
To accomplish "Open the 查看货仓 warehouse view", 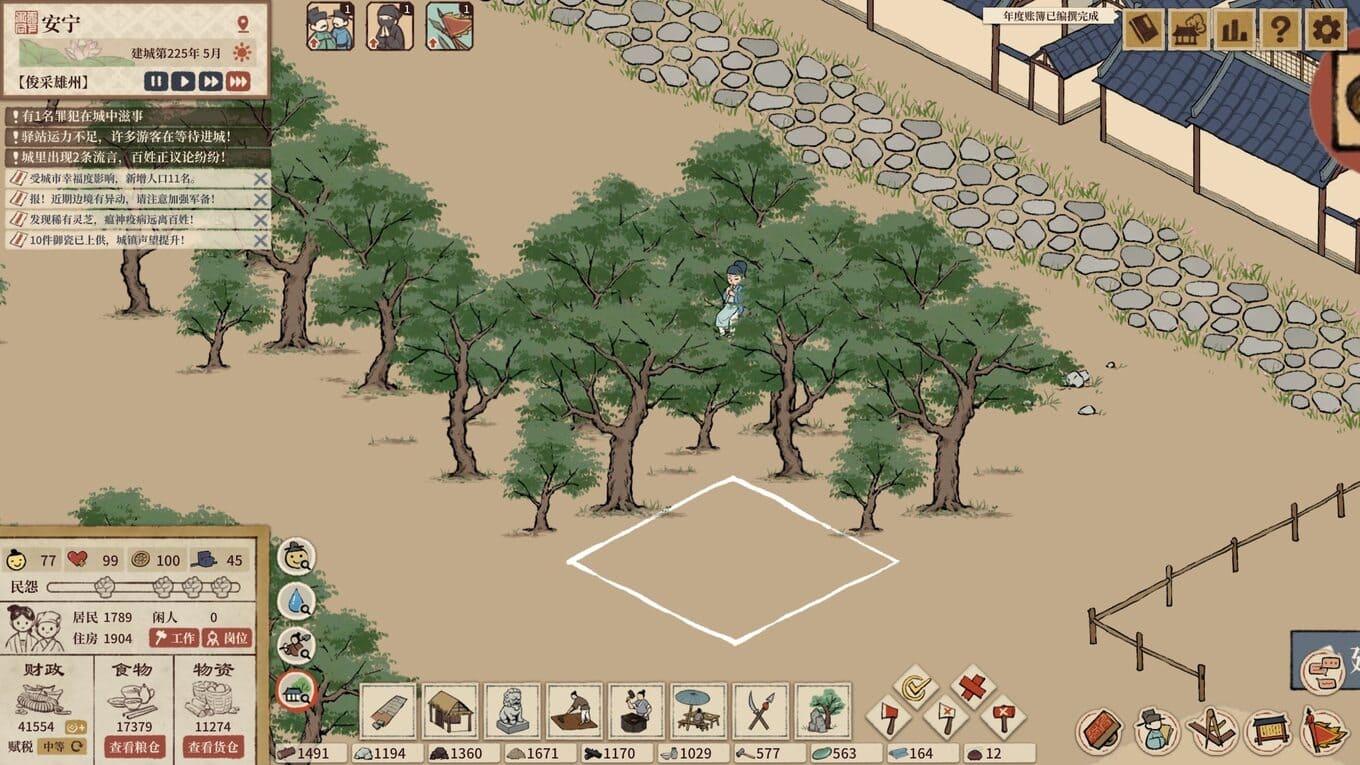I will [x=213, y=747].
